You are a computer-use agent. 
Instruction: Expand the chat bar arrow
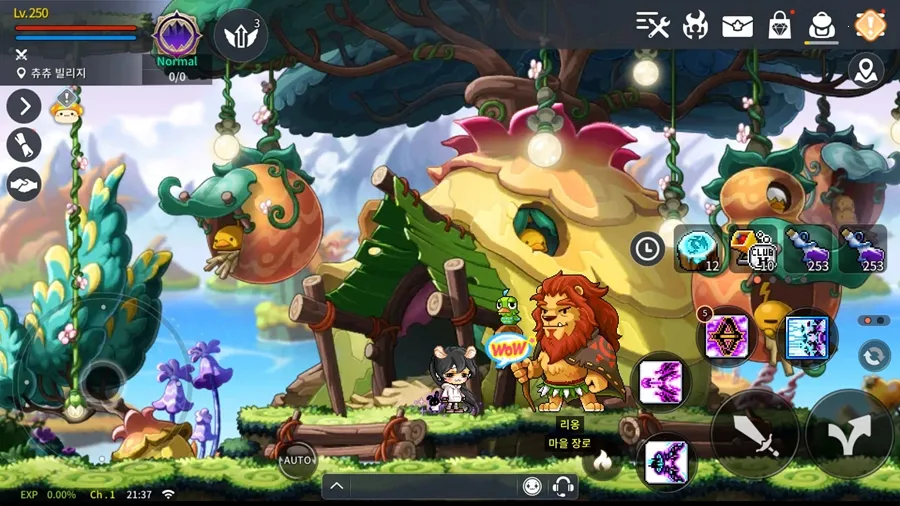pos(337,486)
